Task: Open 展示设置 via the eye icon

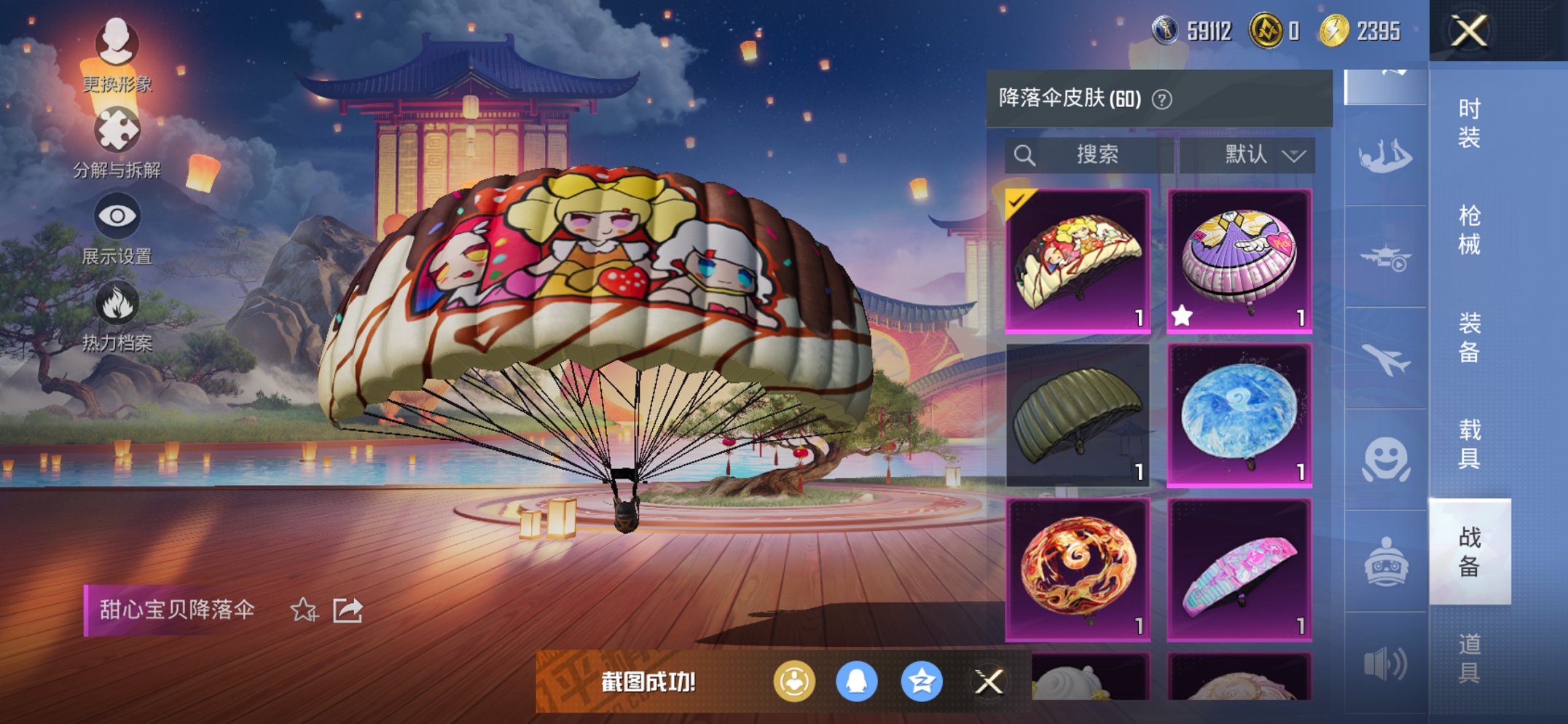Action: coord(117,214)
